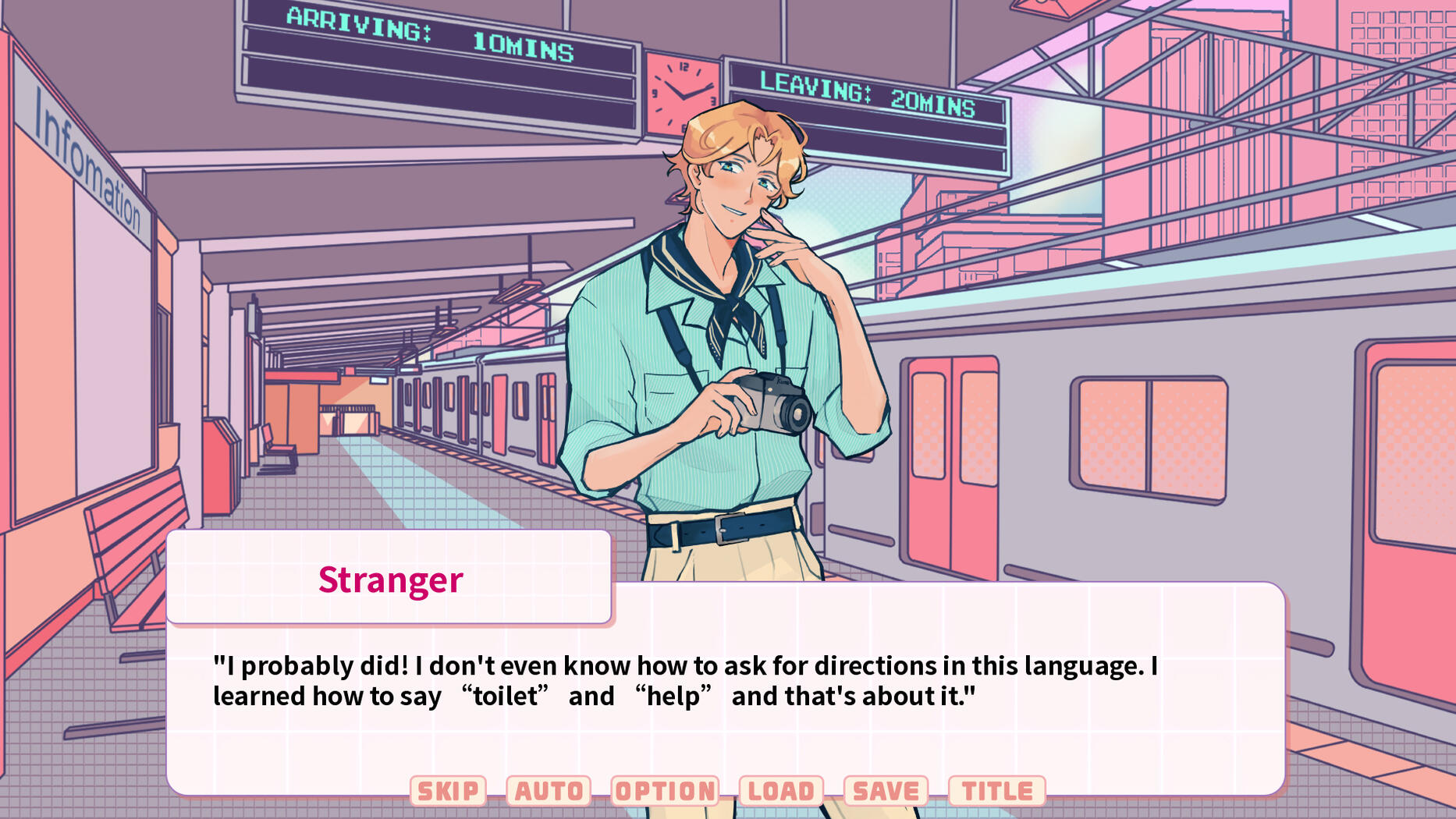Return to the Title screen
Viewport: 1456px width, 819px height.
pyautogui.click(x=996, y=791)
